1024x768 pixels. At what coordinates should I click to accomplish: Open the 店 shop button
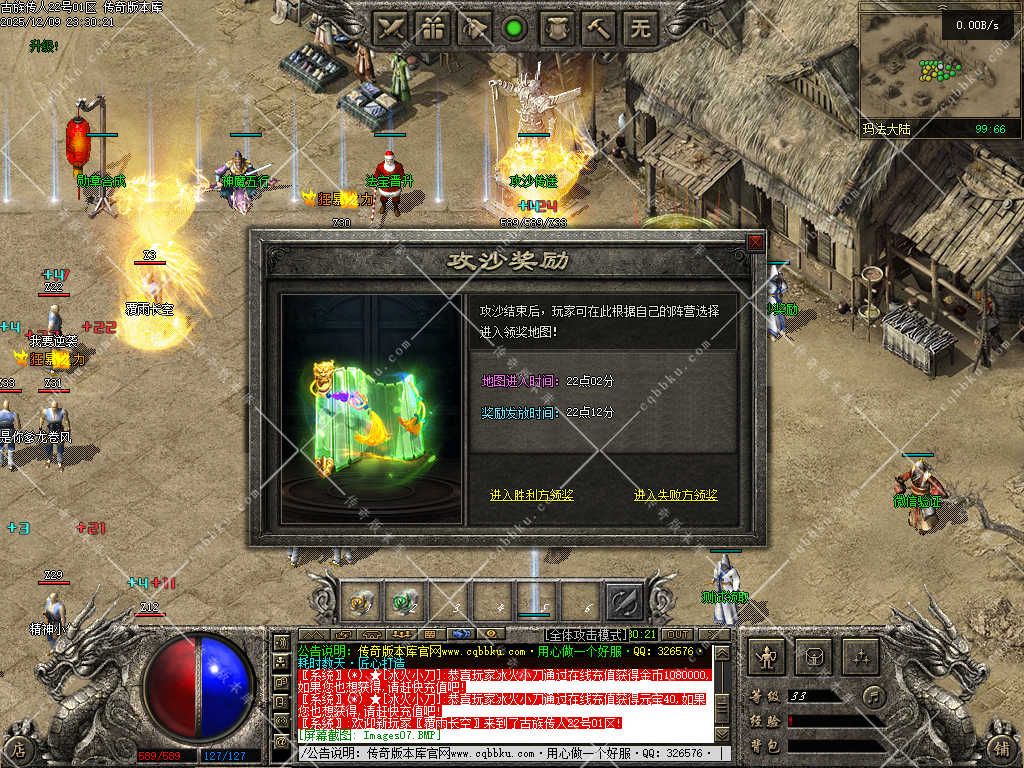19,748
